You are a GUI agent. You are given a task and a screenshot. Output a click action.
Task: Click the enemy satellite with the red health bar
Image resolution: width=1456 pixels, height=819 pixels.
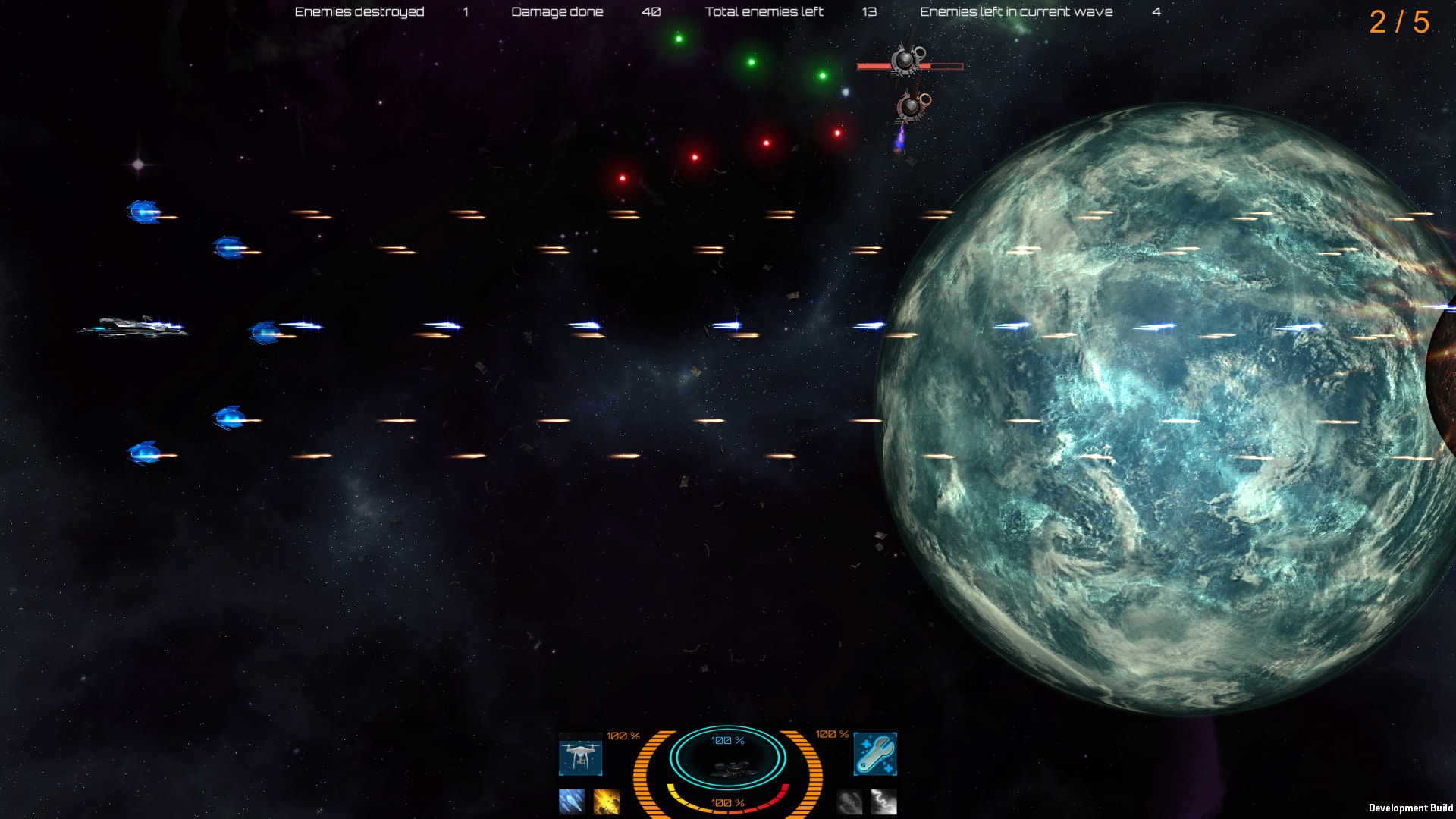908,61
